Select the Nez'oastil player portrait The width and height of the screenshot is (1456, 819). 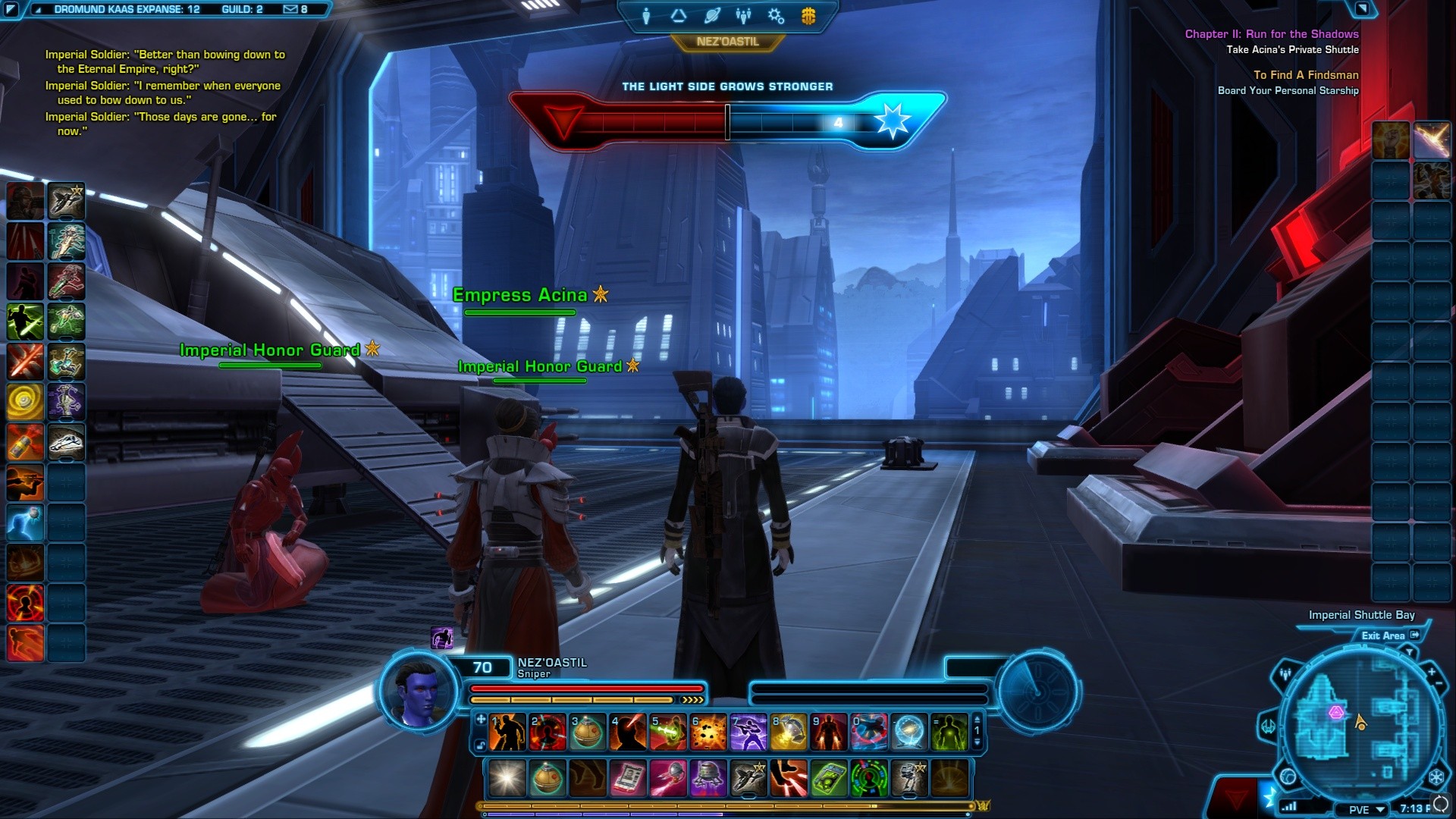[x=417, y=690]
